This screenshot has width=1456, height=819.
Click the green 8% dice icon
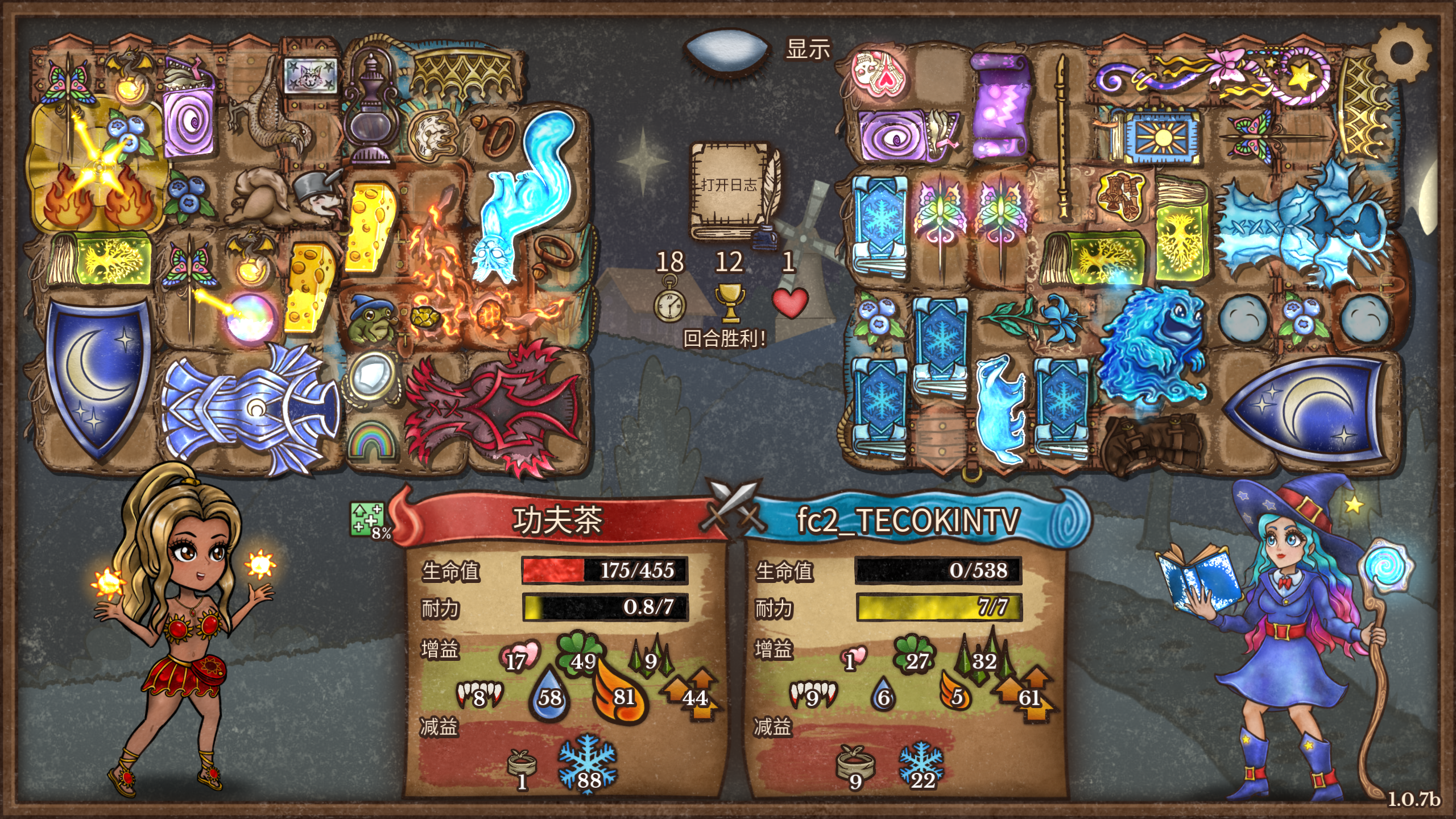click(x=368, y=520)
